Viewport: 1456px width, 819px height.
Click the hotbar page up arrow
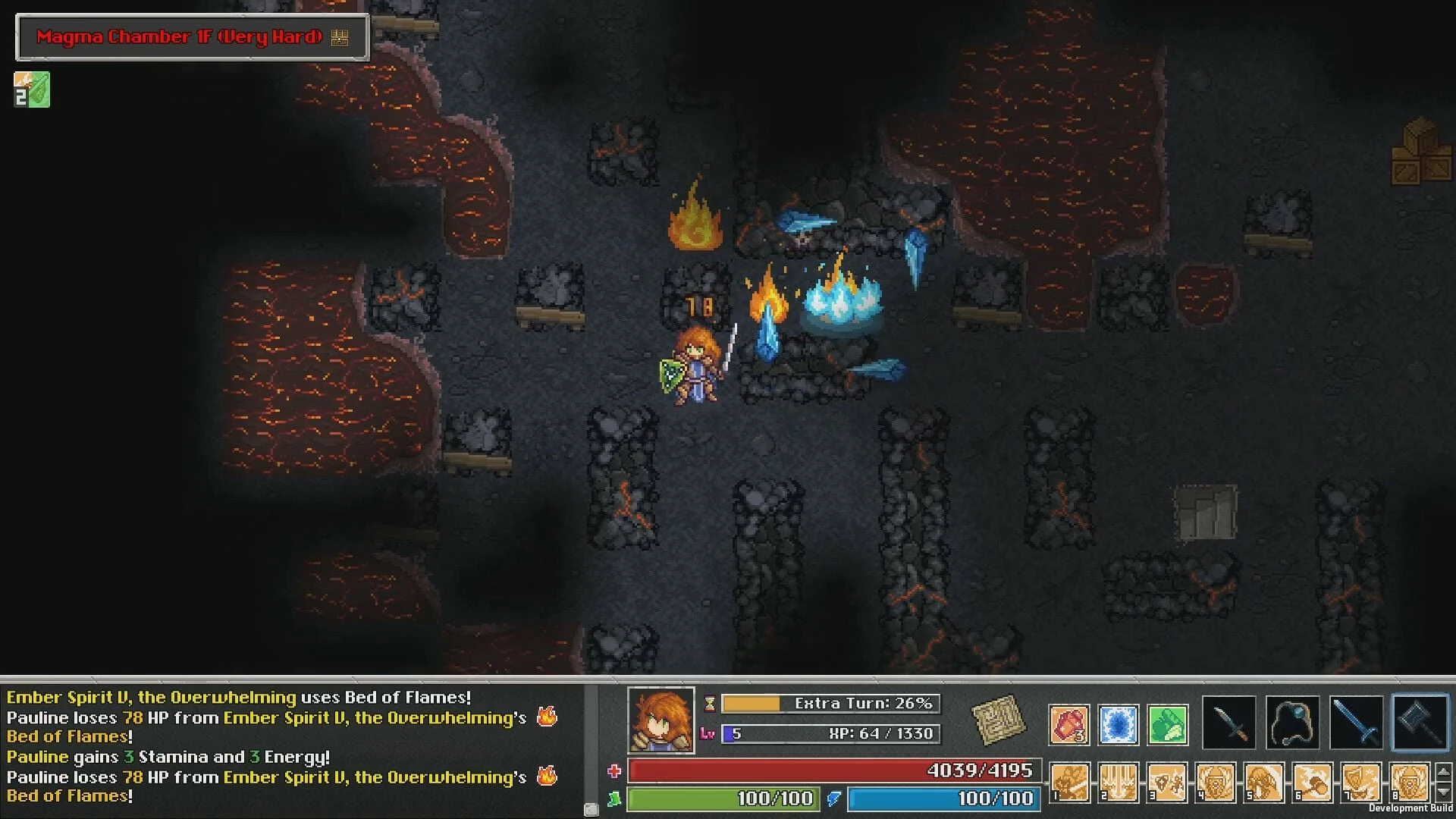1444,772
